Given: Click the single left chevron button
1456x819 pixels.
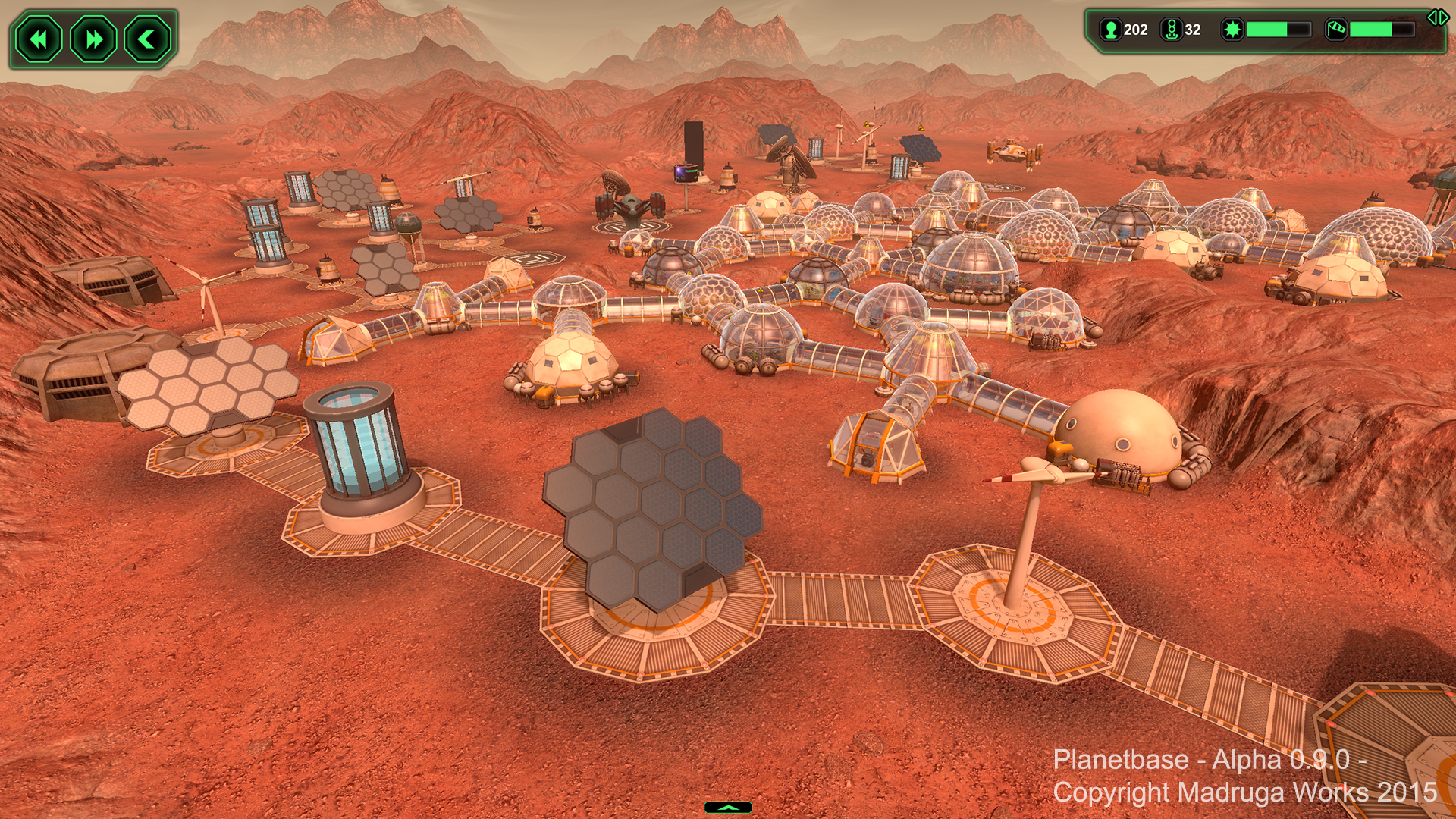Looking at the screenshot, I should pos(148,39).
